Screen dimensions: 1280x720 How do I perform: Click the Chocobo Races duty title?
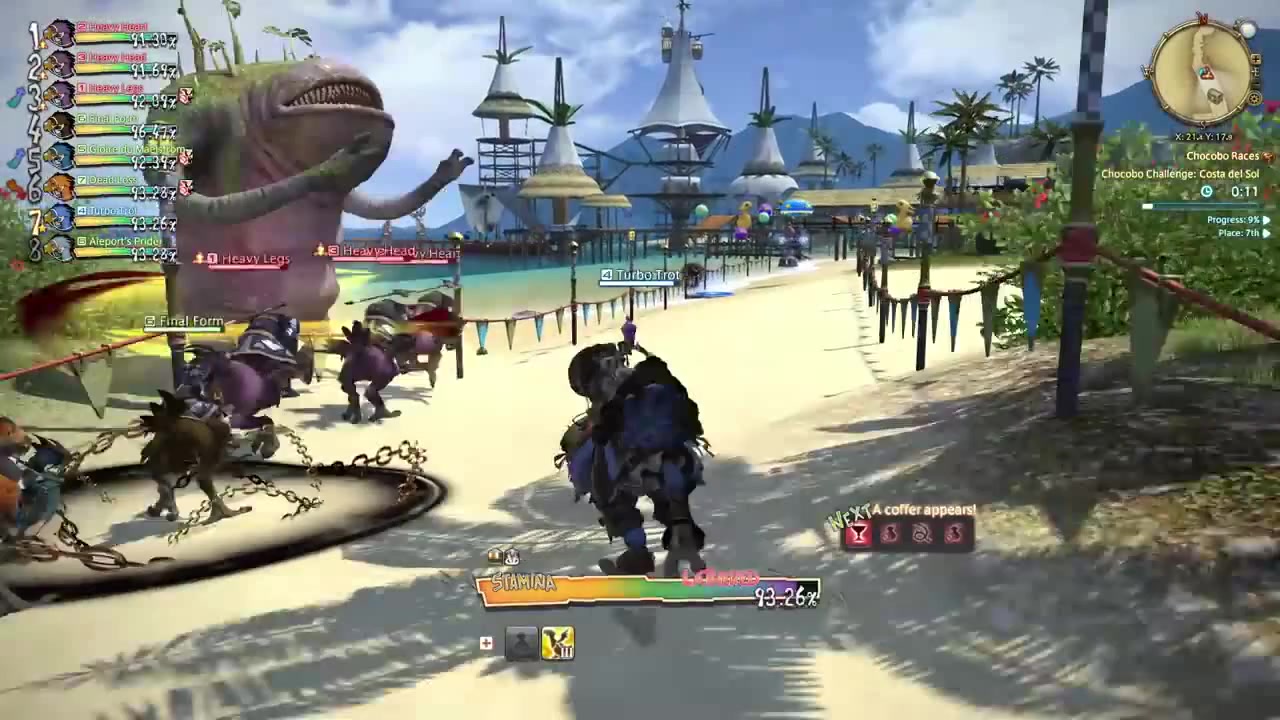coord(1223,157)
